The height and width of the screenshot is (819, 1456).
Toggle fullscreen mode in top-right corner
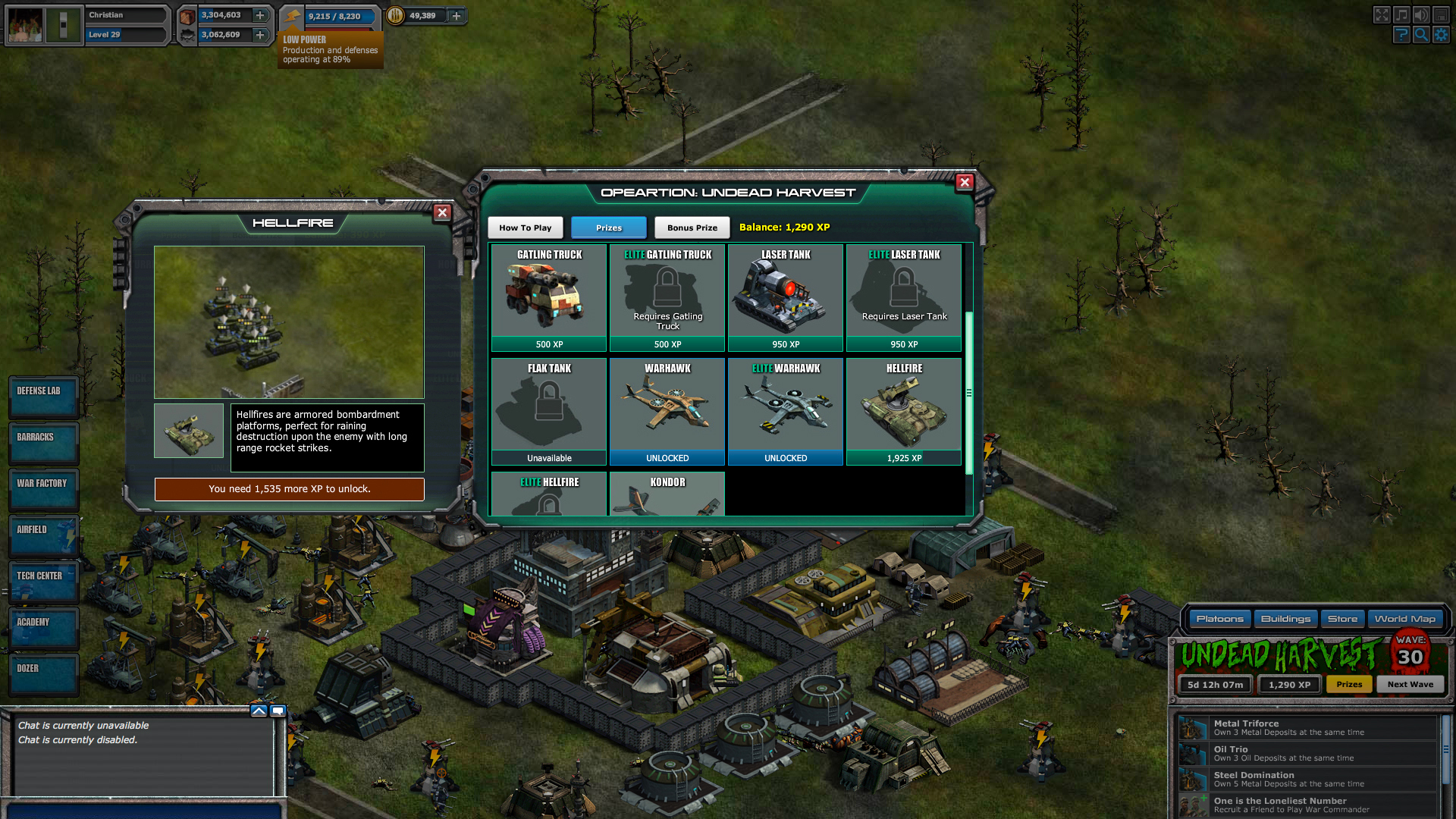click(1382, 14)
